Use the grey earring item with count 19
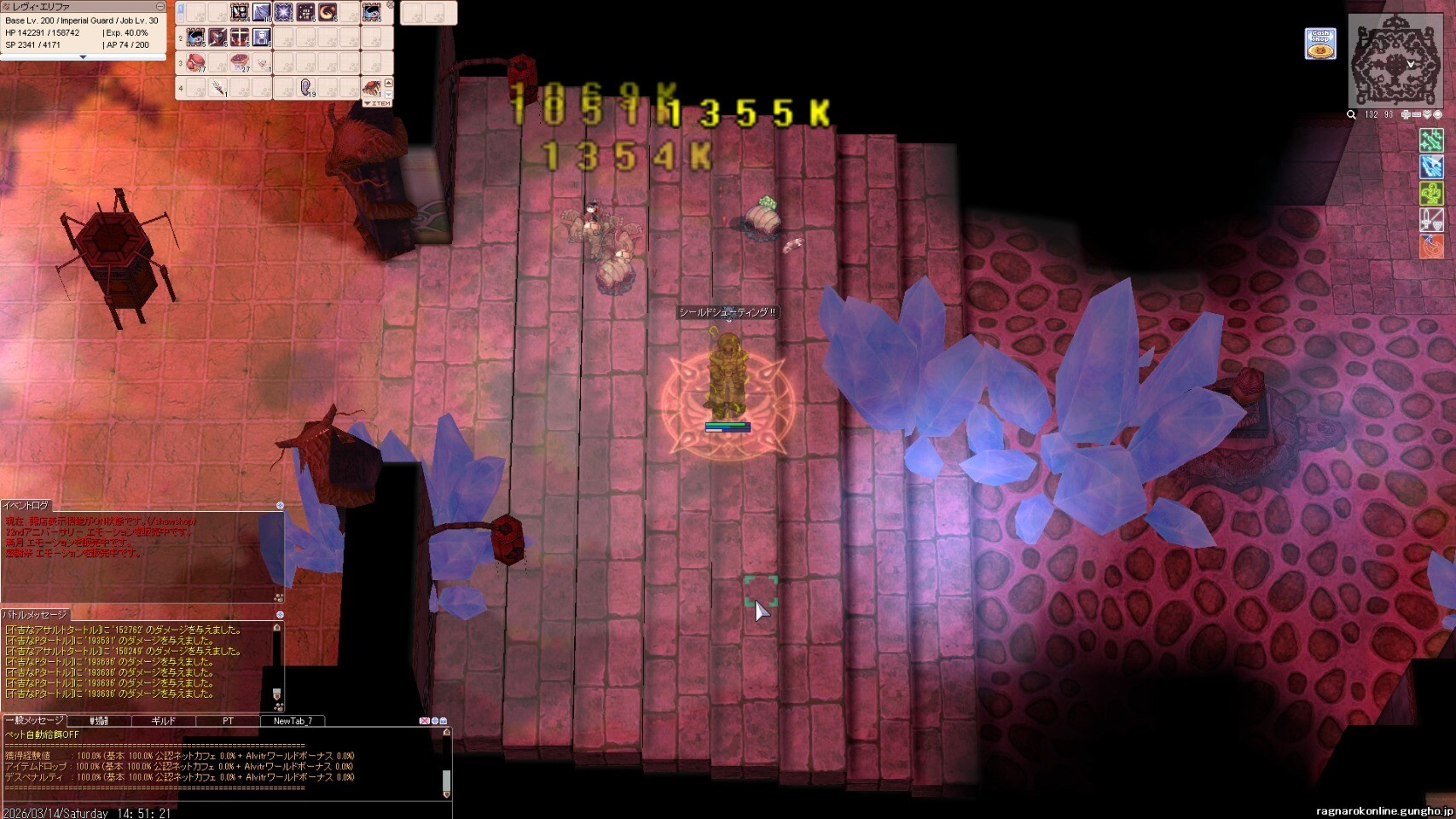The image size is (1456, 819). click(x=306, y=87)
